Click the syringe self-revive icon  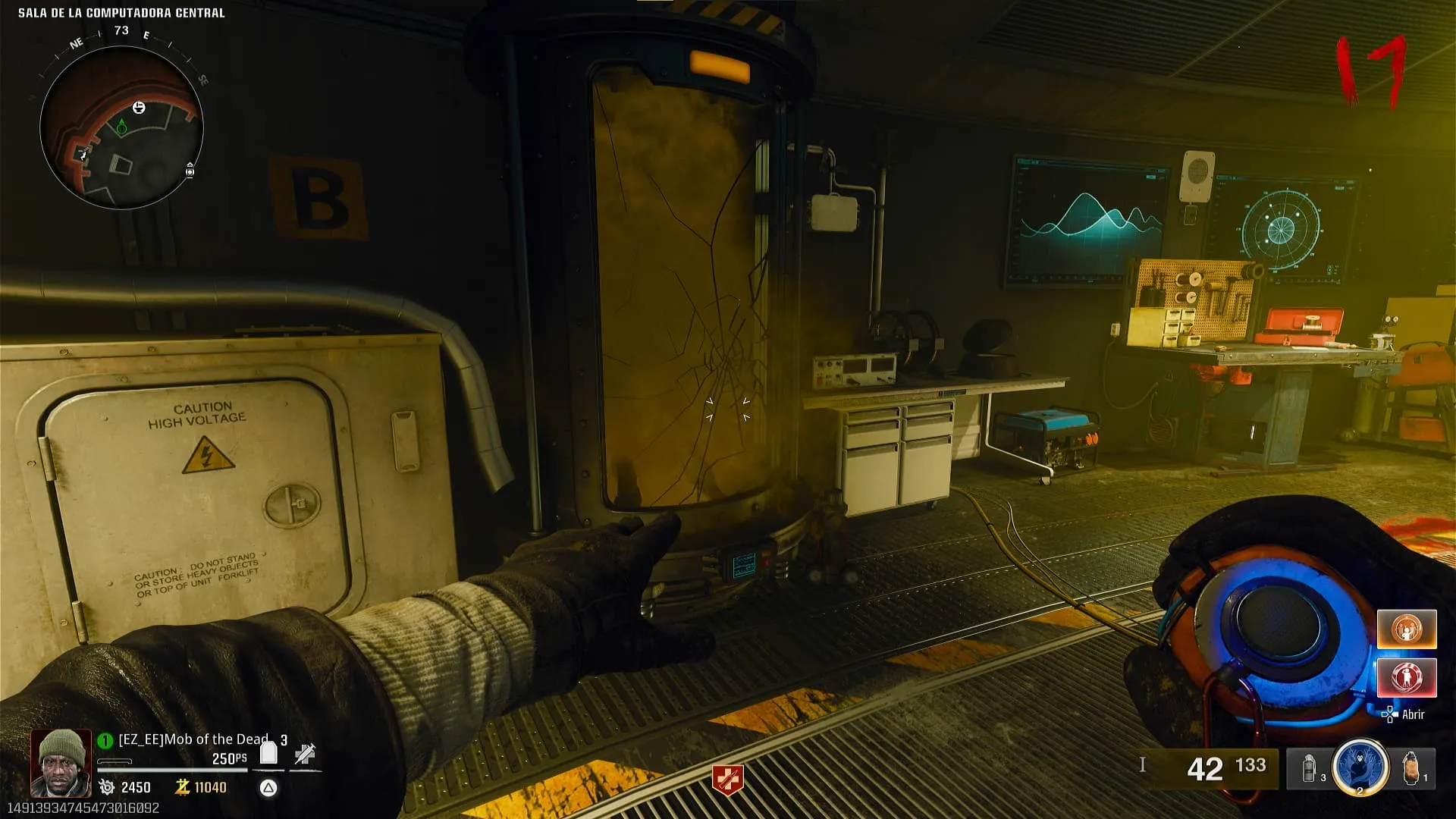coord(305,753)
